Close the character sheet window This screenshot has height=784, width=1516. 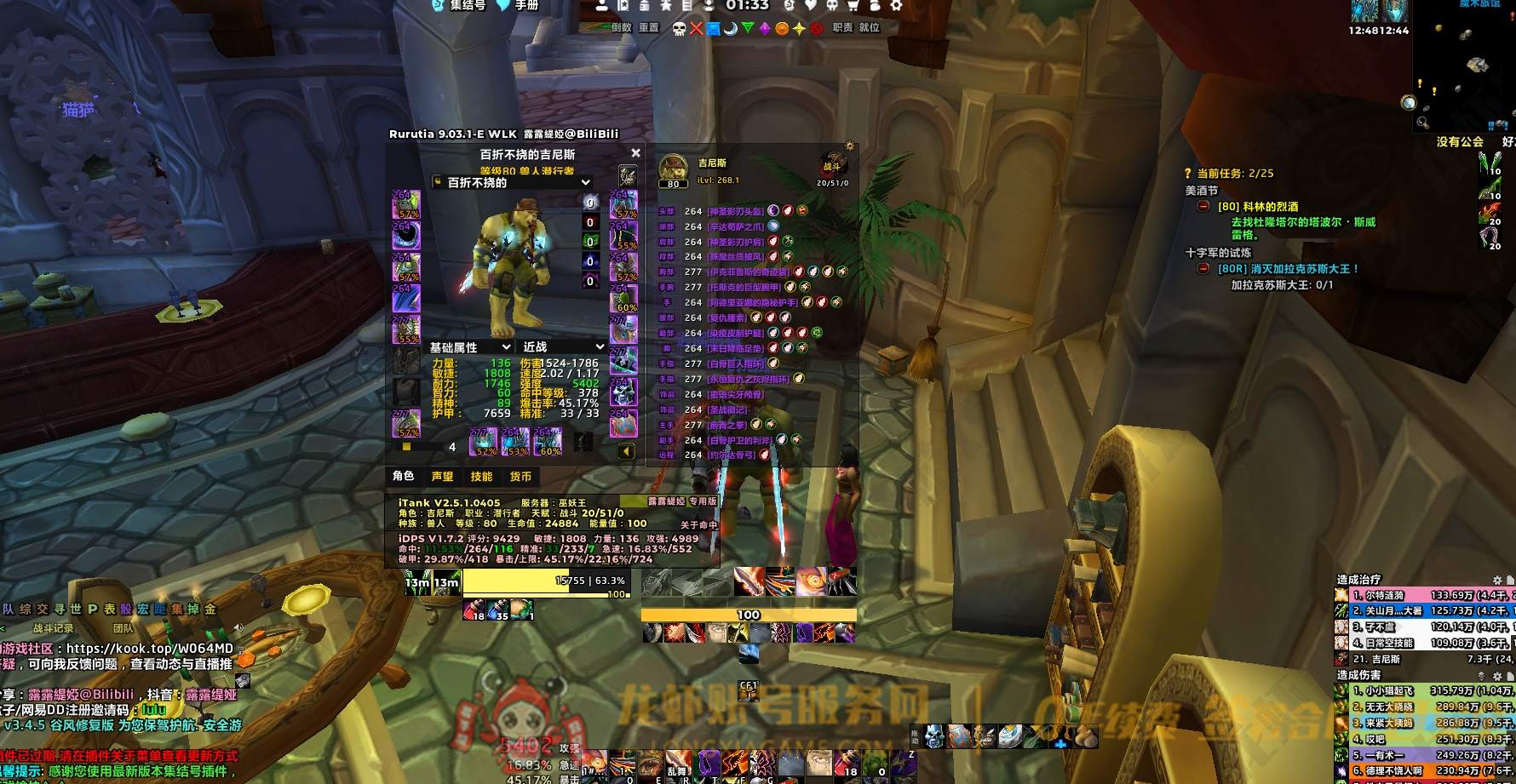click(x=635, y=153)
